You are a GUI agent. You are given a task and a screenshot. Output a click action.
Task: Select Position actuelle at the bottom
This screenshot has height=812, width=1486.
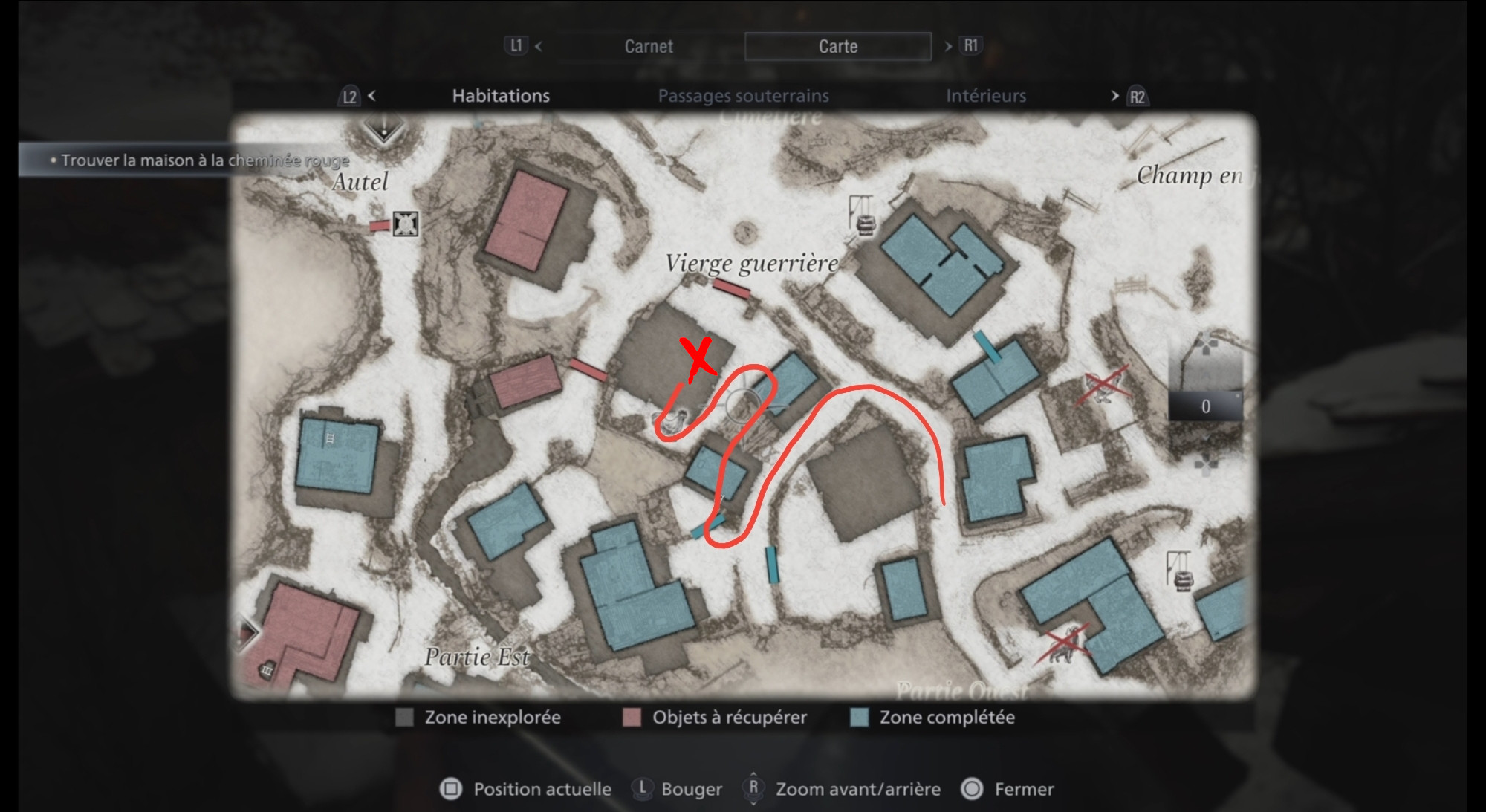coord(528,789)
